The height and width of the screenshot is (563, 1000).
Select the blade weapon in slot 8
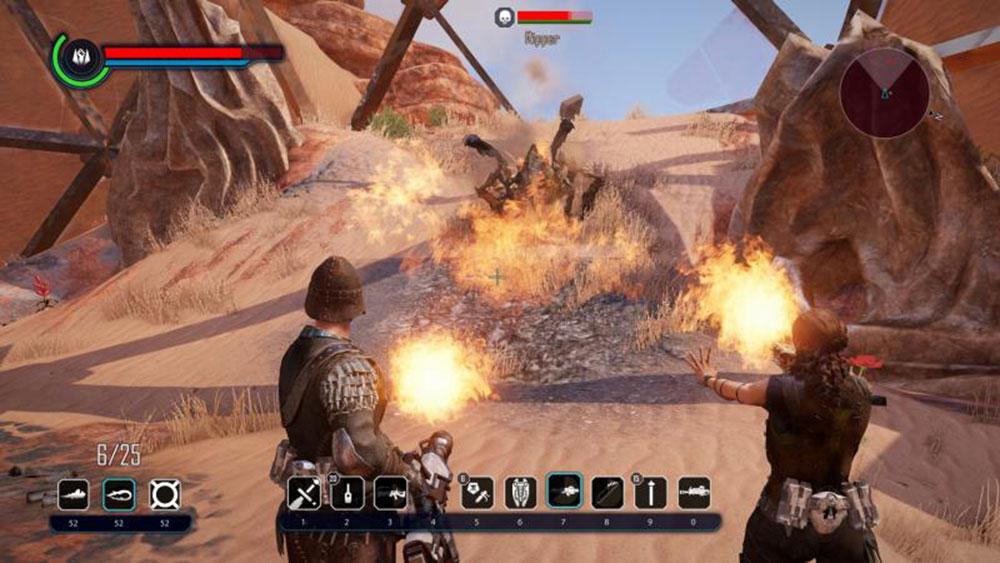click(607, 493)
